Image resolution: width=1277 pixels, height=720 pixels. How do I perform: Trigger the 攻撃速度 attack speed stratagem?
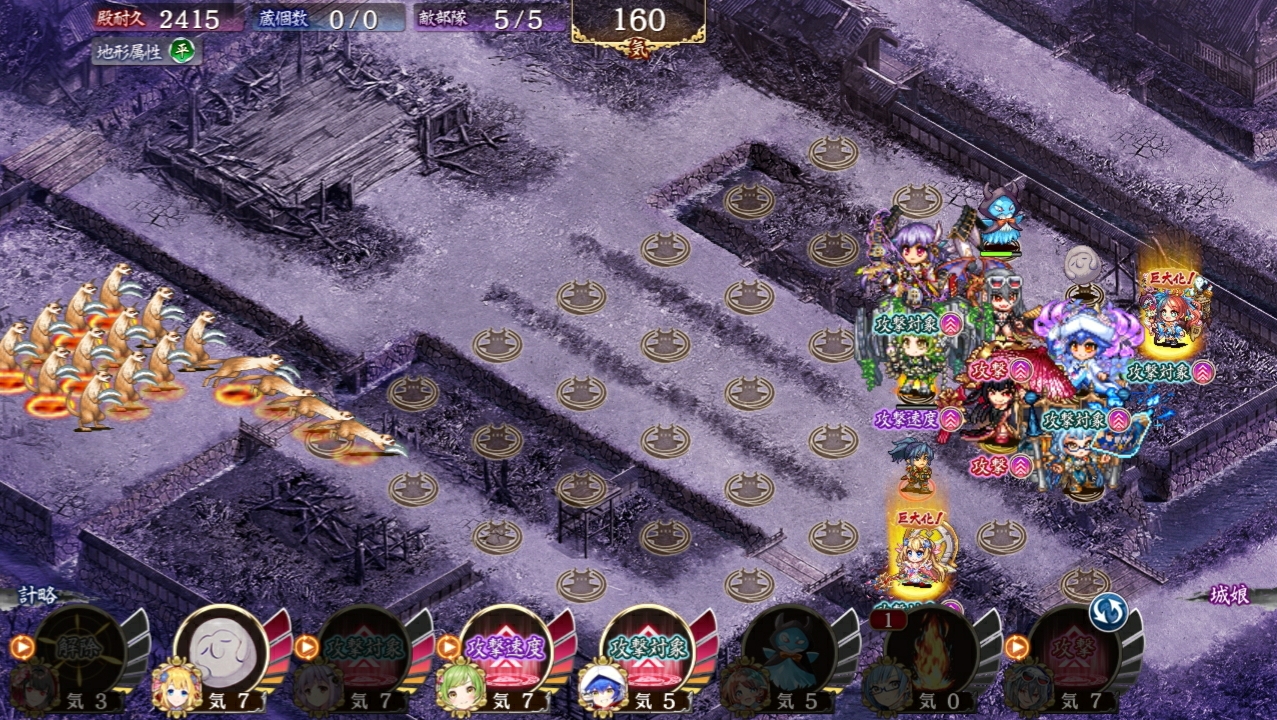(505, 650)
